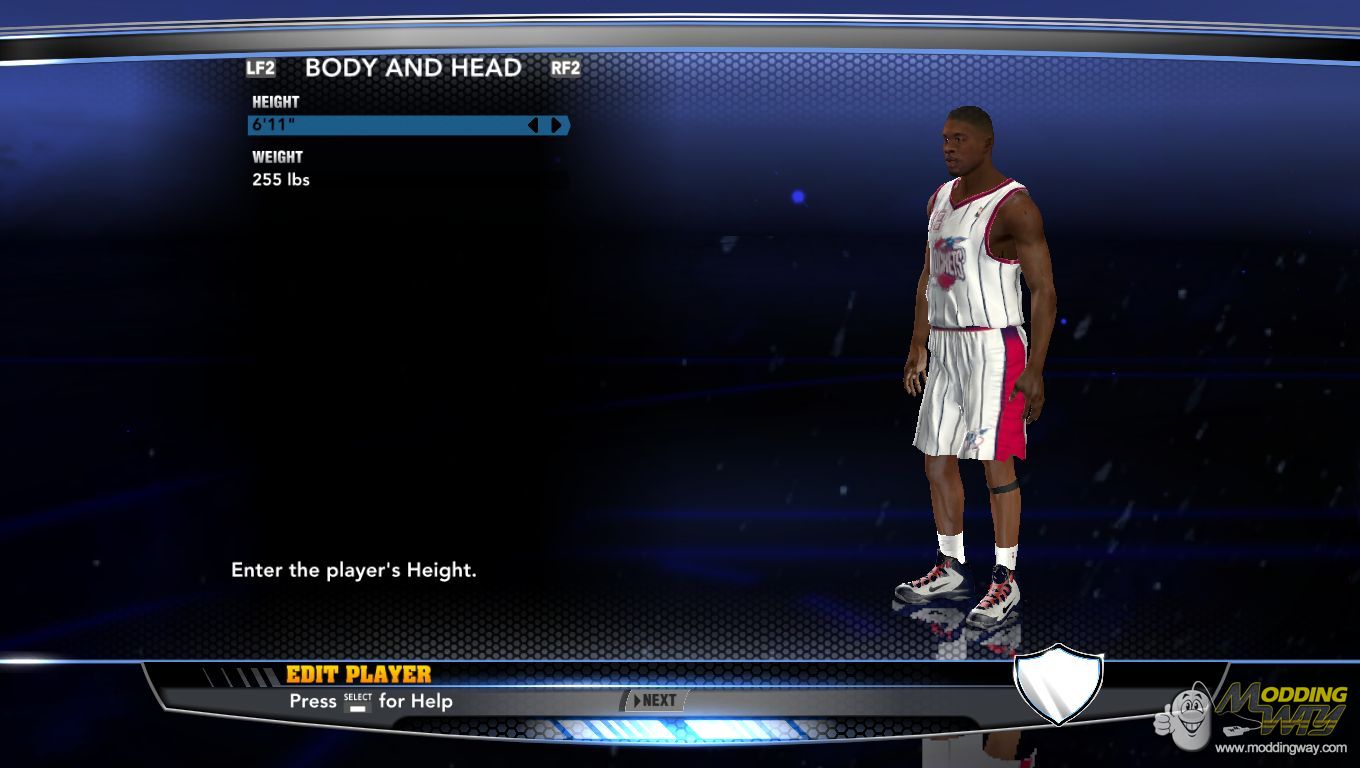The image size is (1360, 768).
Task: Go to the NEXT edit page
Action: click(x=655, y=701)
